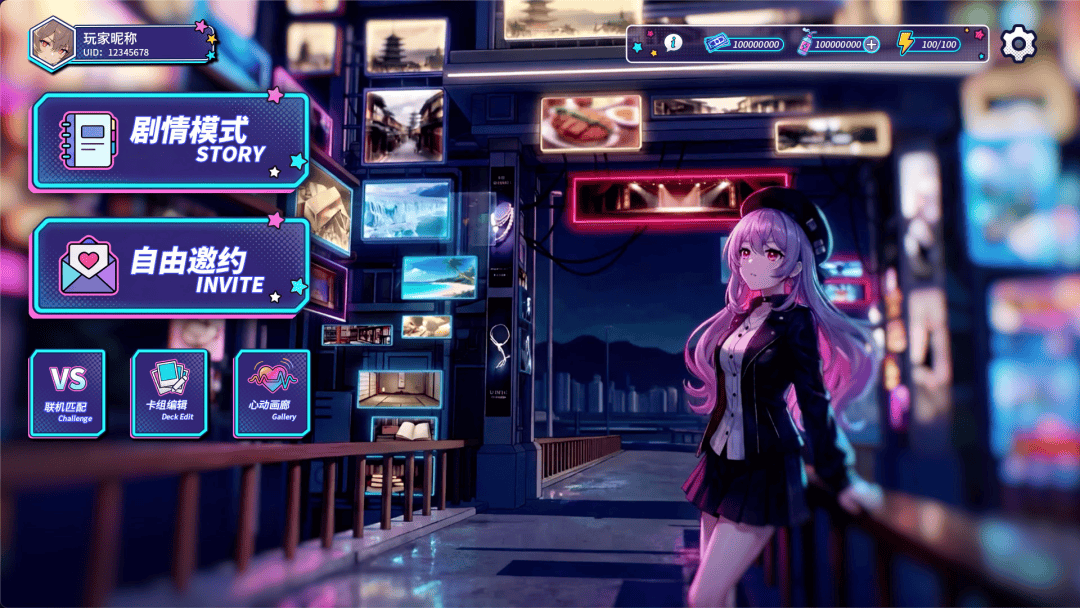Screen dimensions: 1080x608
Task: Open the Deck Edit screen
Action: (x=170, y=393)
